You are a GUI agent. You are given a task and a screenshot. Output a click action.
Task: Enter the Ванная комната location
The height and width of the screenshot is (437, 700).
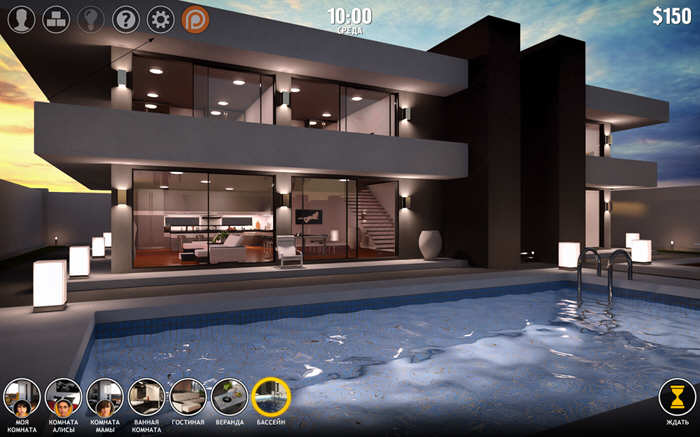tap(146, 397)
